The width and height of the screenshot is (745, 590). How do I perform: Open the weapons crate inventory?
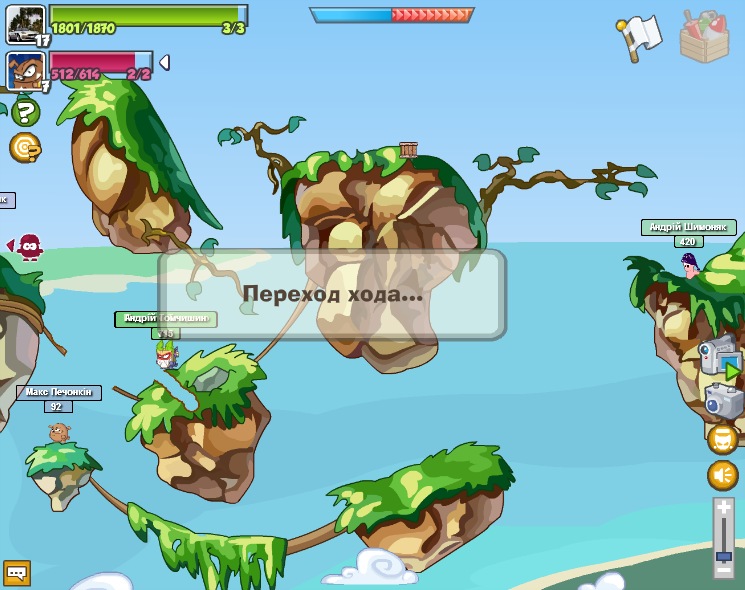tap(704, 38)
